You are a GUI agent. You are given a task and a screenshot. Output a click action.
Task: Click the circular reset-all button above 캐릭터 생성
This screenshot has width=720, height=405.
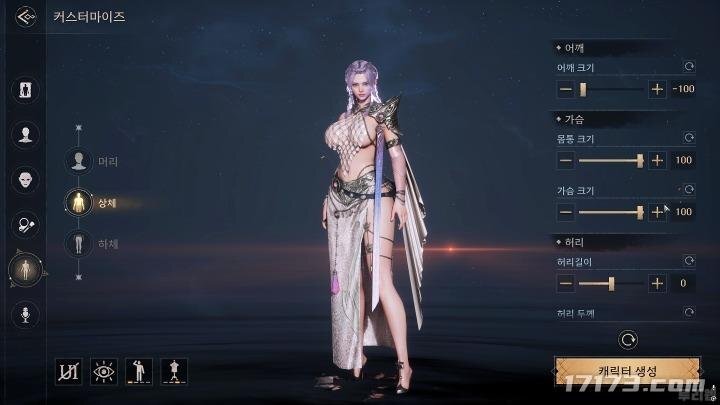pos(627,340)
